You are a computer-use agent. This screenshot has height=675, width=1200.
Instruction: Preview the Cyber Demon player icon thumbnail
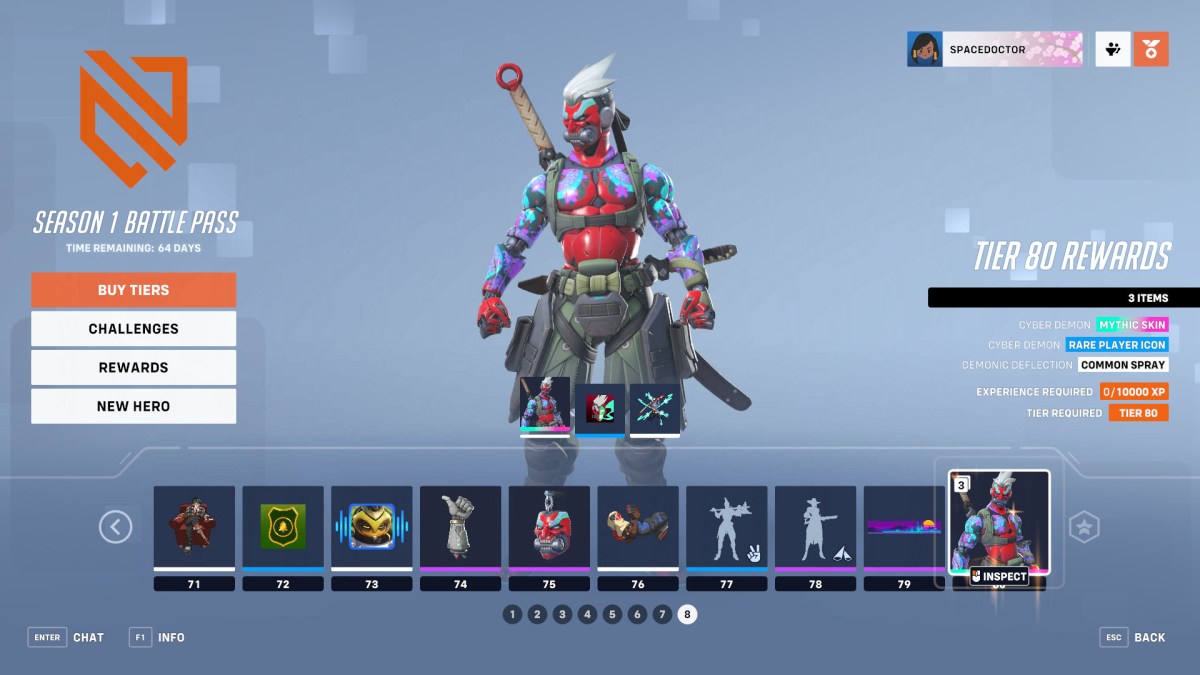[x=600, y=407]
